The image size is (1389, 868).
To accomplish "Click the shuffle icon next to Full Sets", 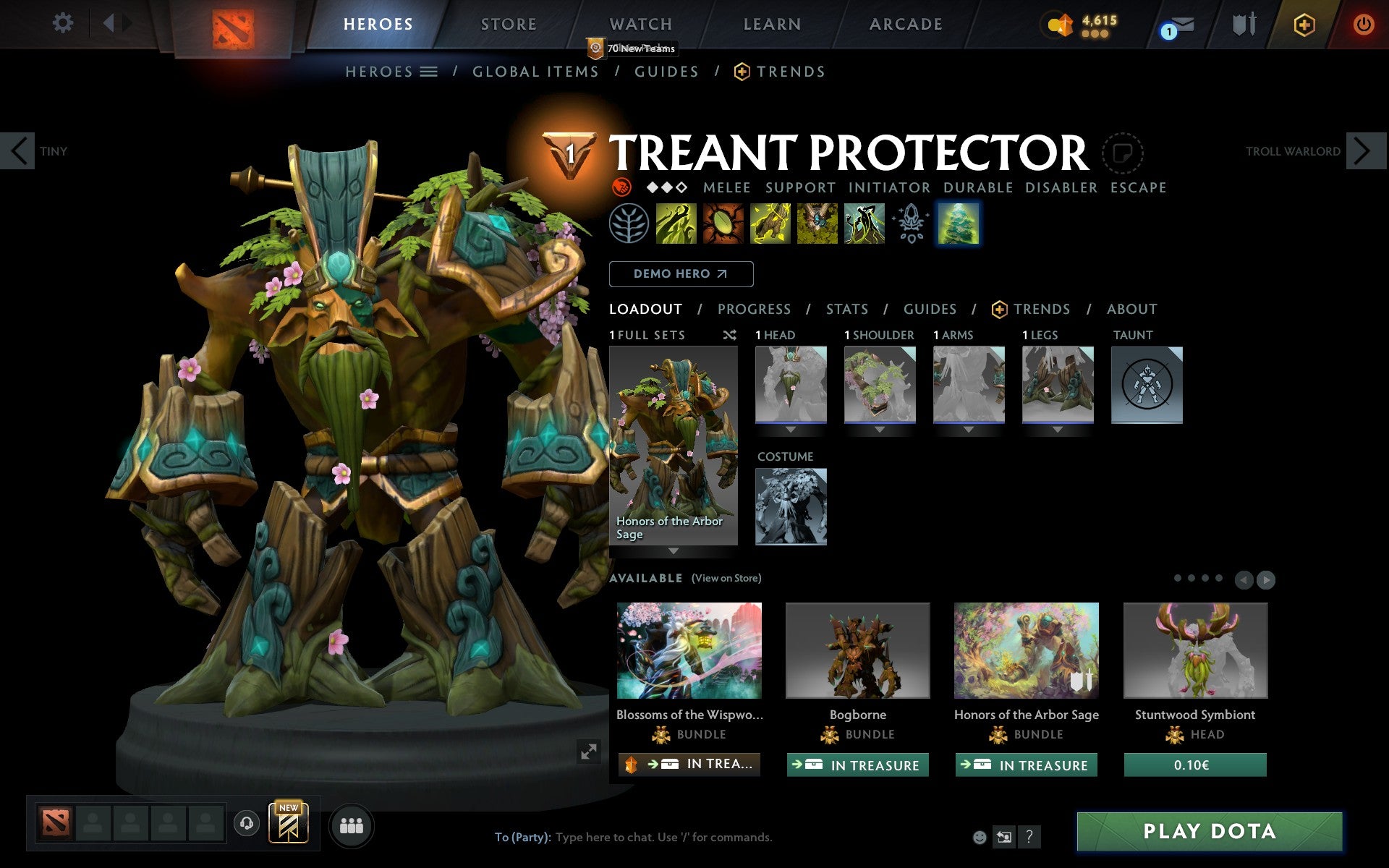I will (729, 335).
